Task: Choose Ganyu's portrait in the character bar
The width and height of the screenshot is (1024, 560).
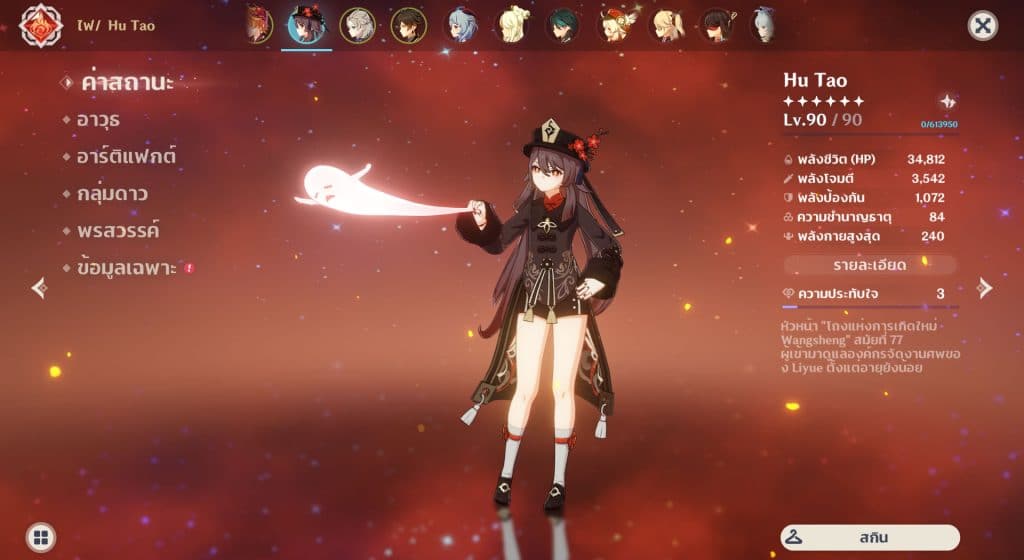Action: [x=460, y=25]
